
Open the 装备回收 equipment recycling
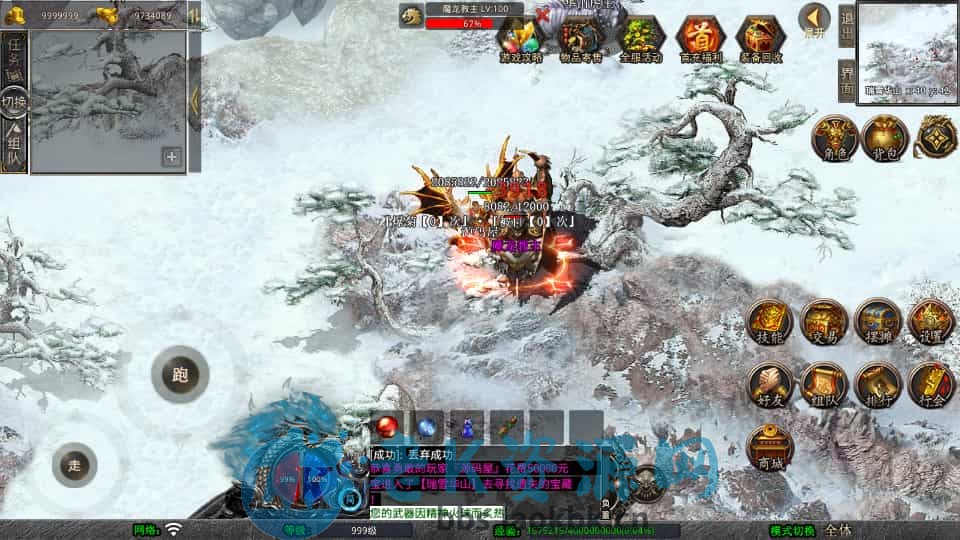pos(760,40)
